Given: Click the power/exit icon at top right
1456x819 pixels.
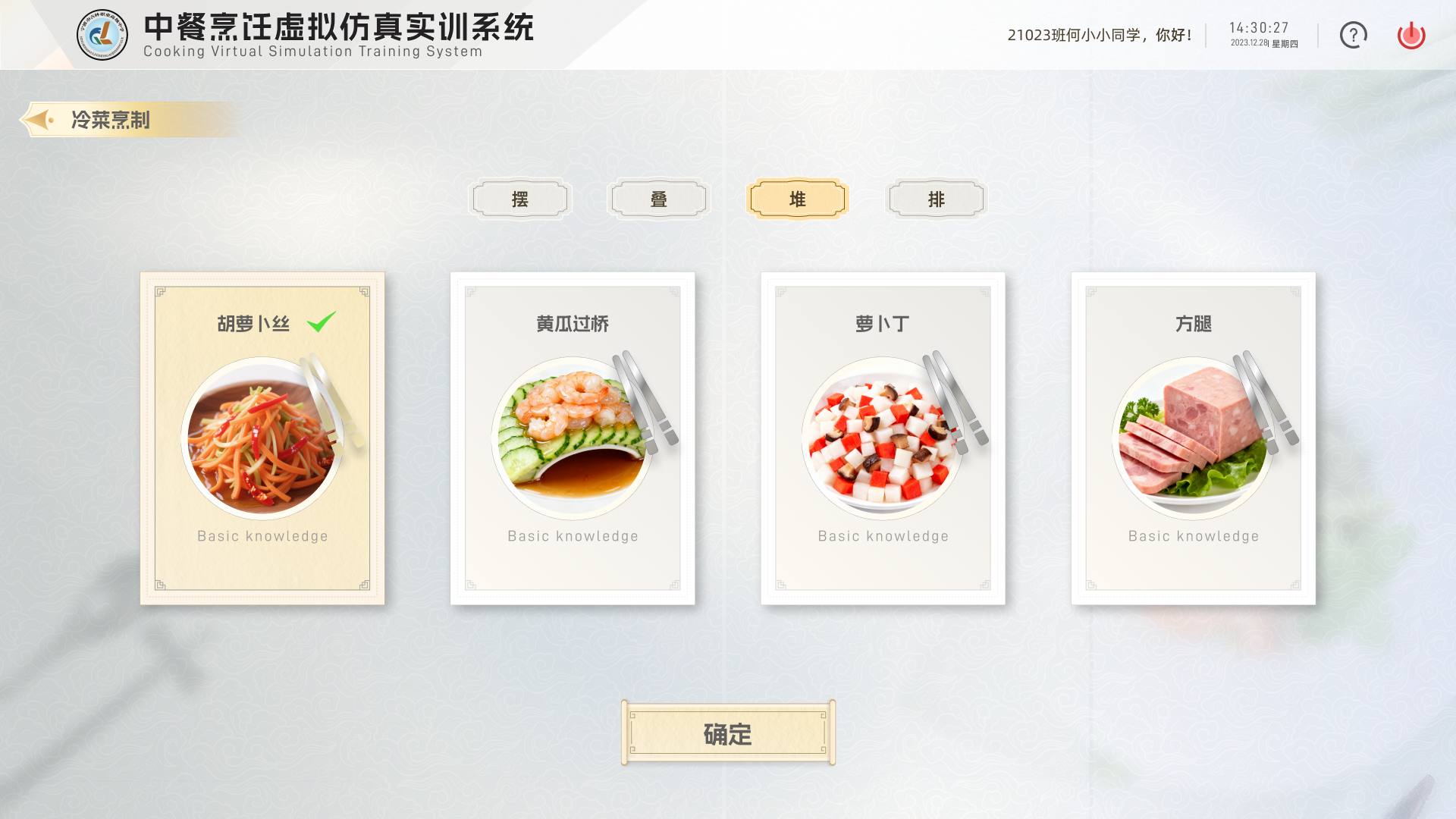Looking at the screenshot, I should (x=1410, y=35).
